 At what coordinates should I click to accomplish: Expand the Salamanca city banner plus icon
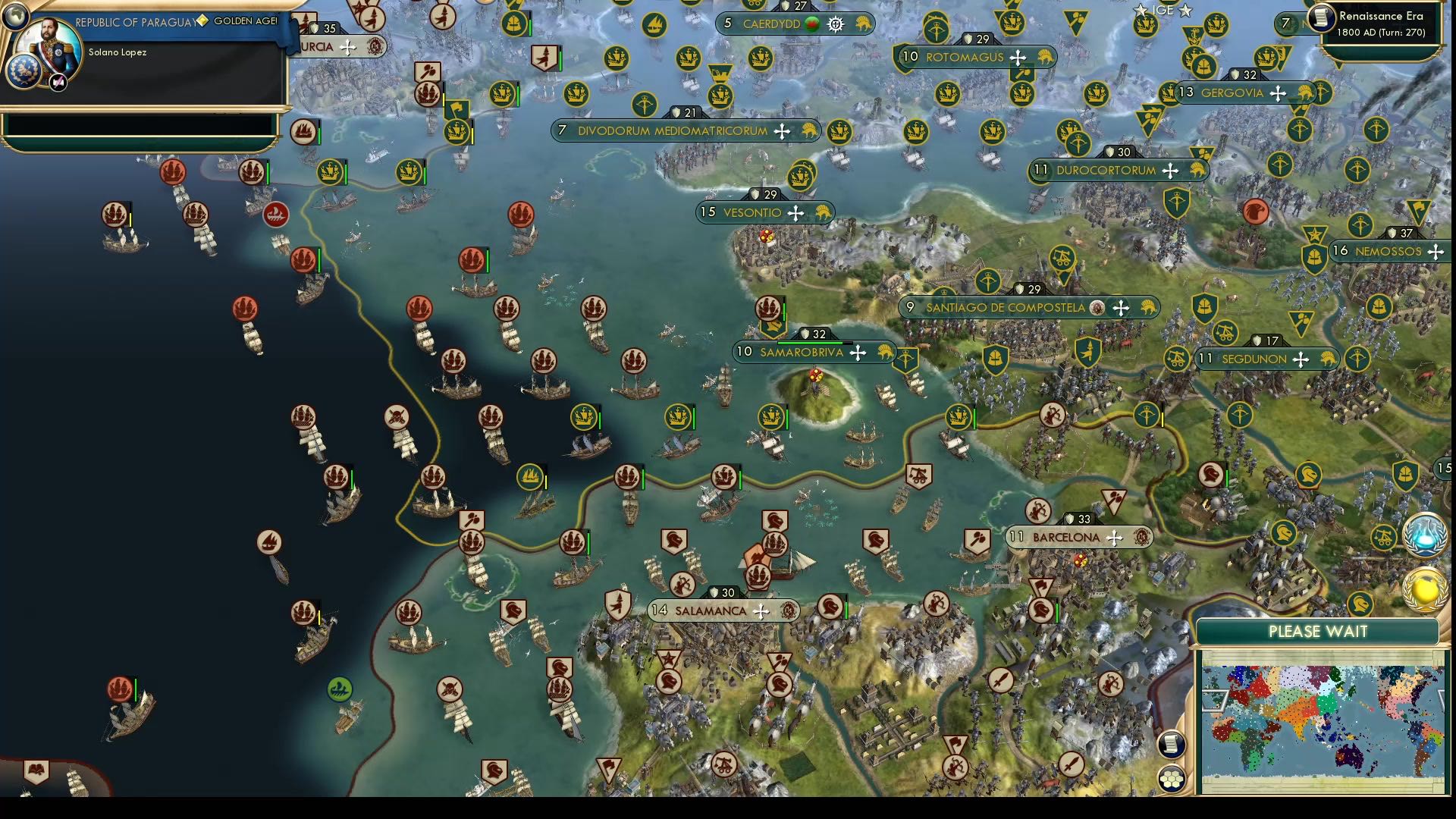click(761, 610)
